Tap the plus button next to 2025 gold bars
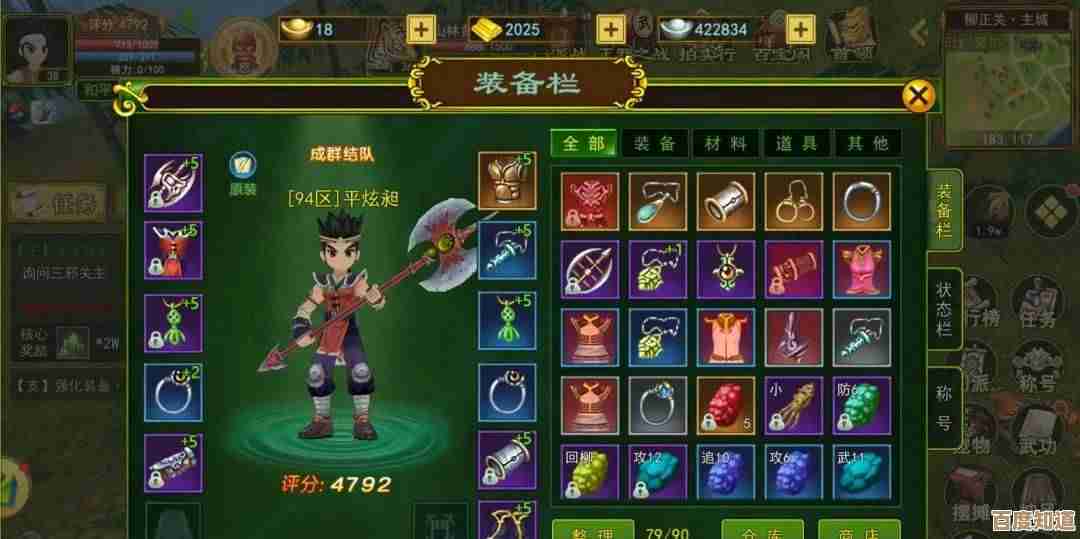This screenshot has height=539, width=1080. click(x=611, y=29)
